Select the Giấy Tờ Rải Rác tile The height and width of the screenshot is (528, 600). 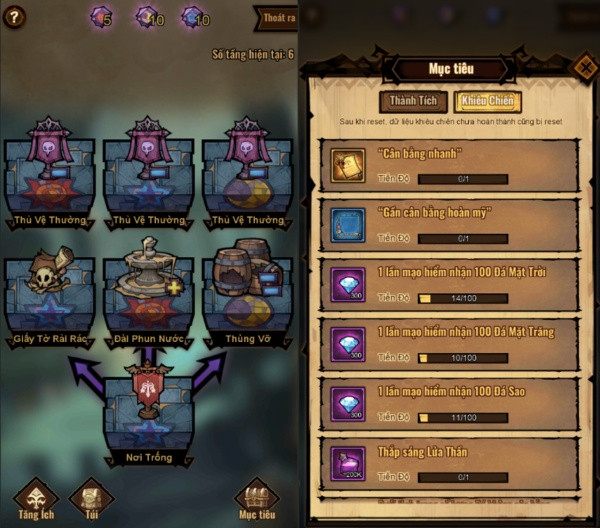[x=48, y=297]
